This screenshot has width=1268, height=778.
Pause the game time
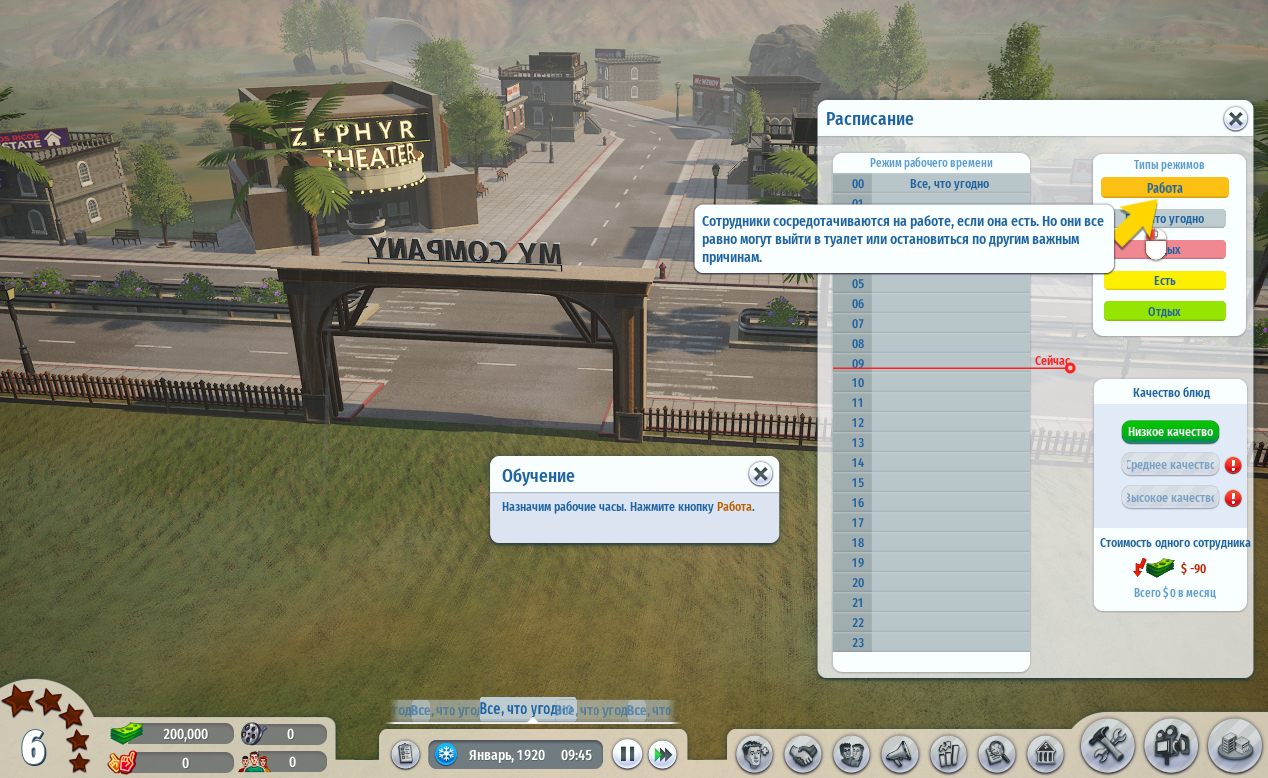point(627,754)
